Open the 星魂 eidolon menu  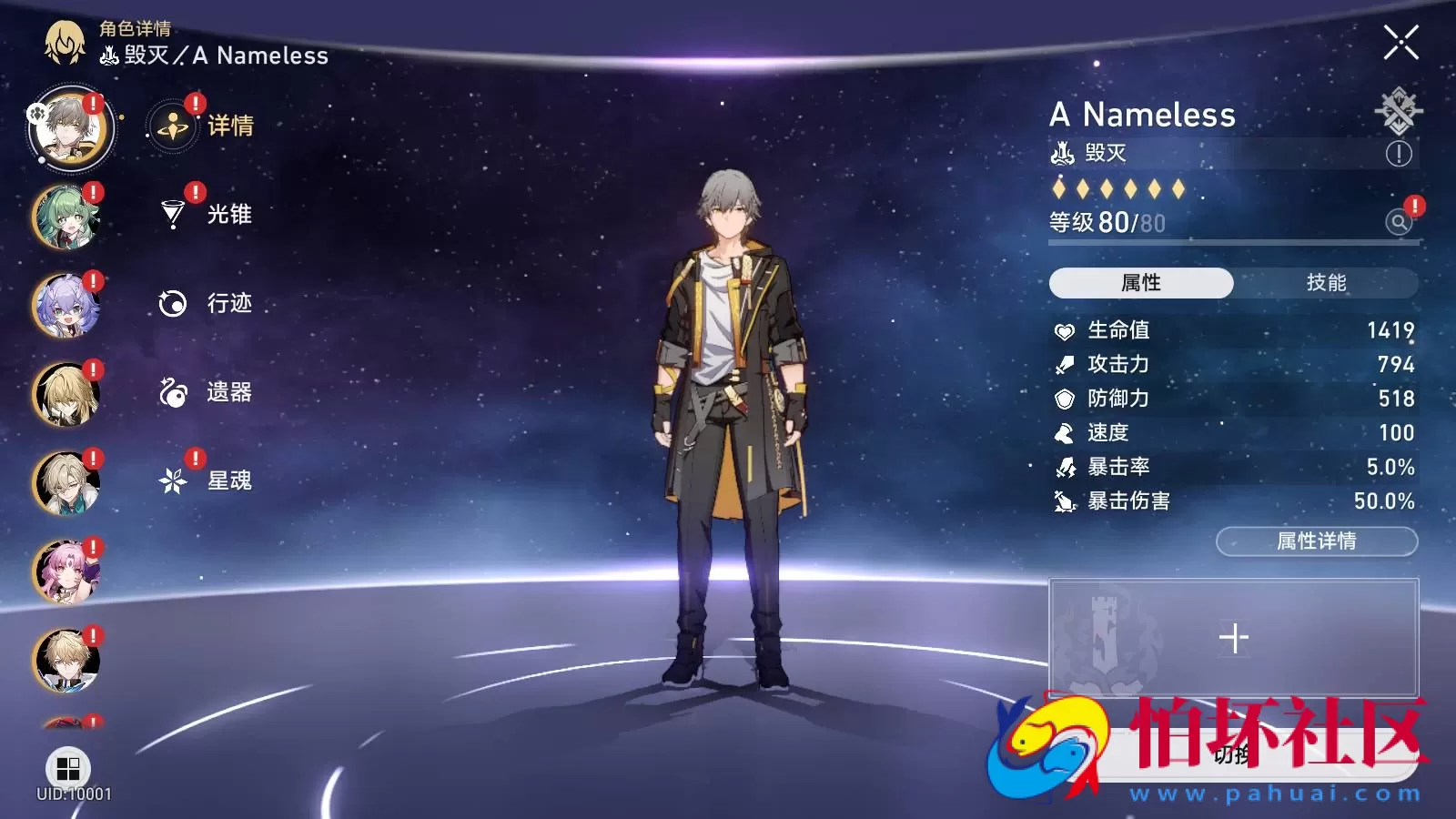click(205, 480)
